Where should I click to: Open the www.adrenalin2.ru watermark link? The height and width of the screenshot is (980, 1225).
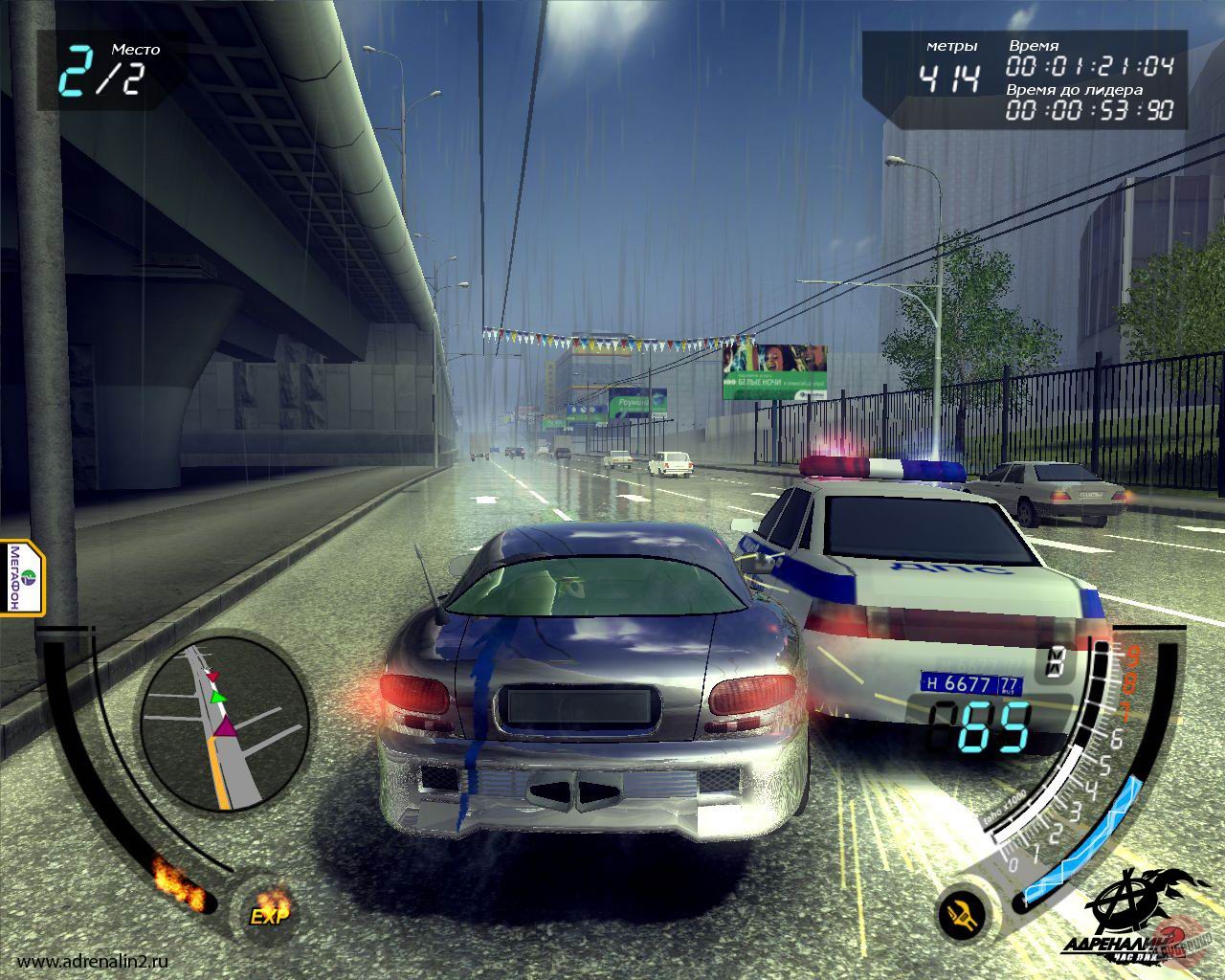(x=94, y=961)
